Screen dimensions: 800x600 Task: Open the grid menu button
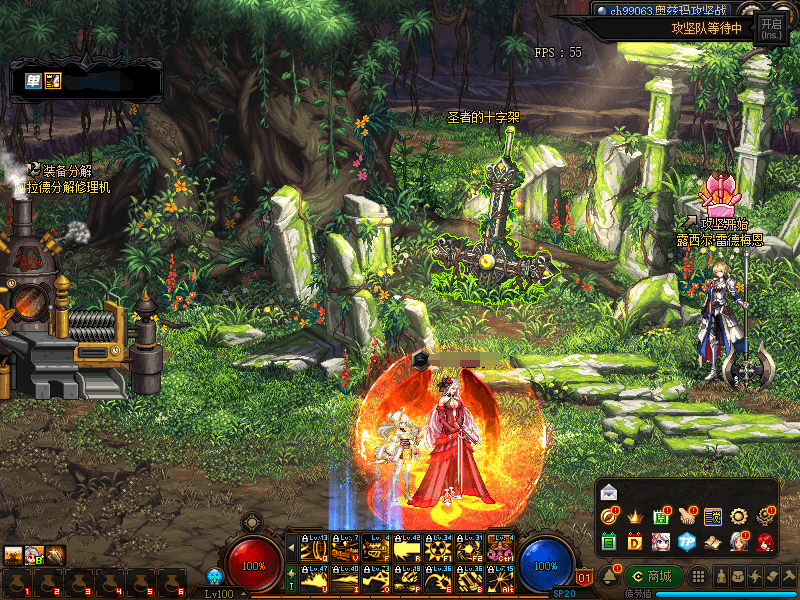coord(700,577)
